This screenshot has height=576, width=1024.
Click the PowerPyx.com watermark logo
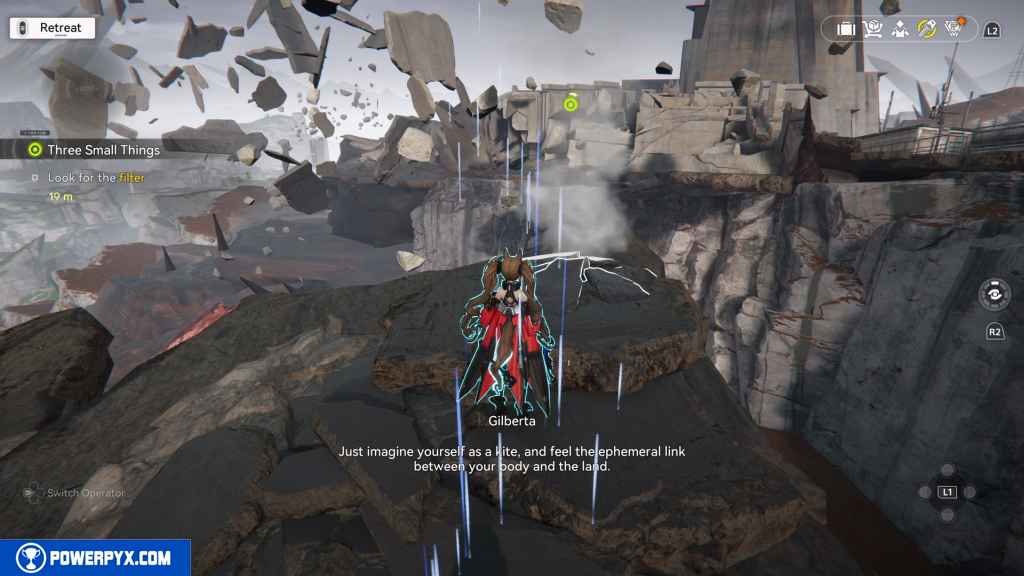(x=95, y=557)
